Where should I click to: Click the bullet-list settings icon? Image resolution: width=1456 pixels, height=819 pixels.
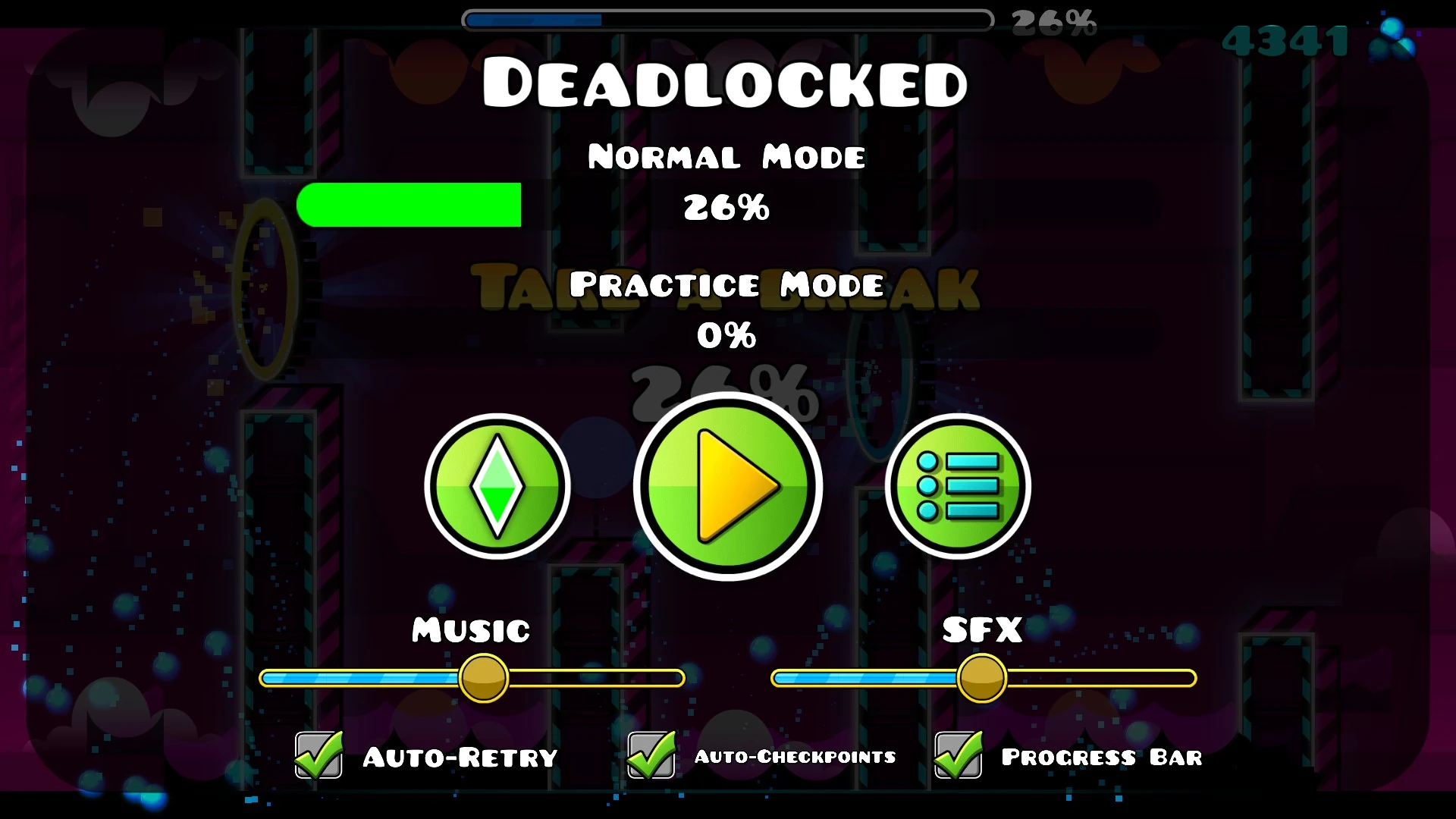pyautogui.click(x=957, y=488)
